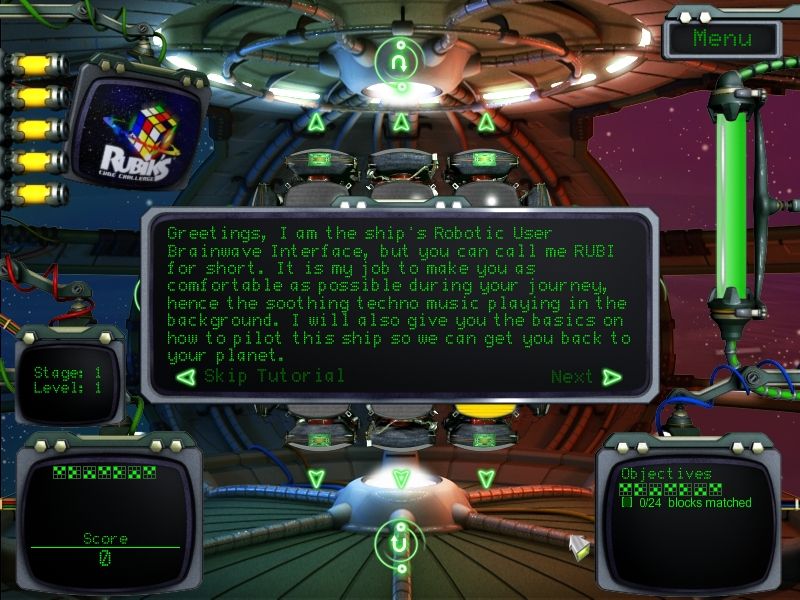Skip Tutorial in the dialogue box
The height and width of the screenshot is (600, 800).
(262, 377)
